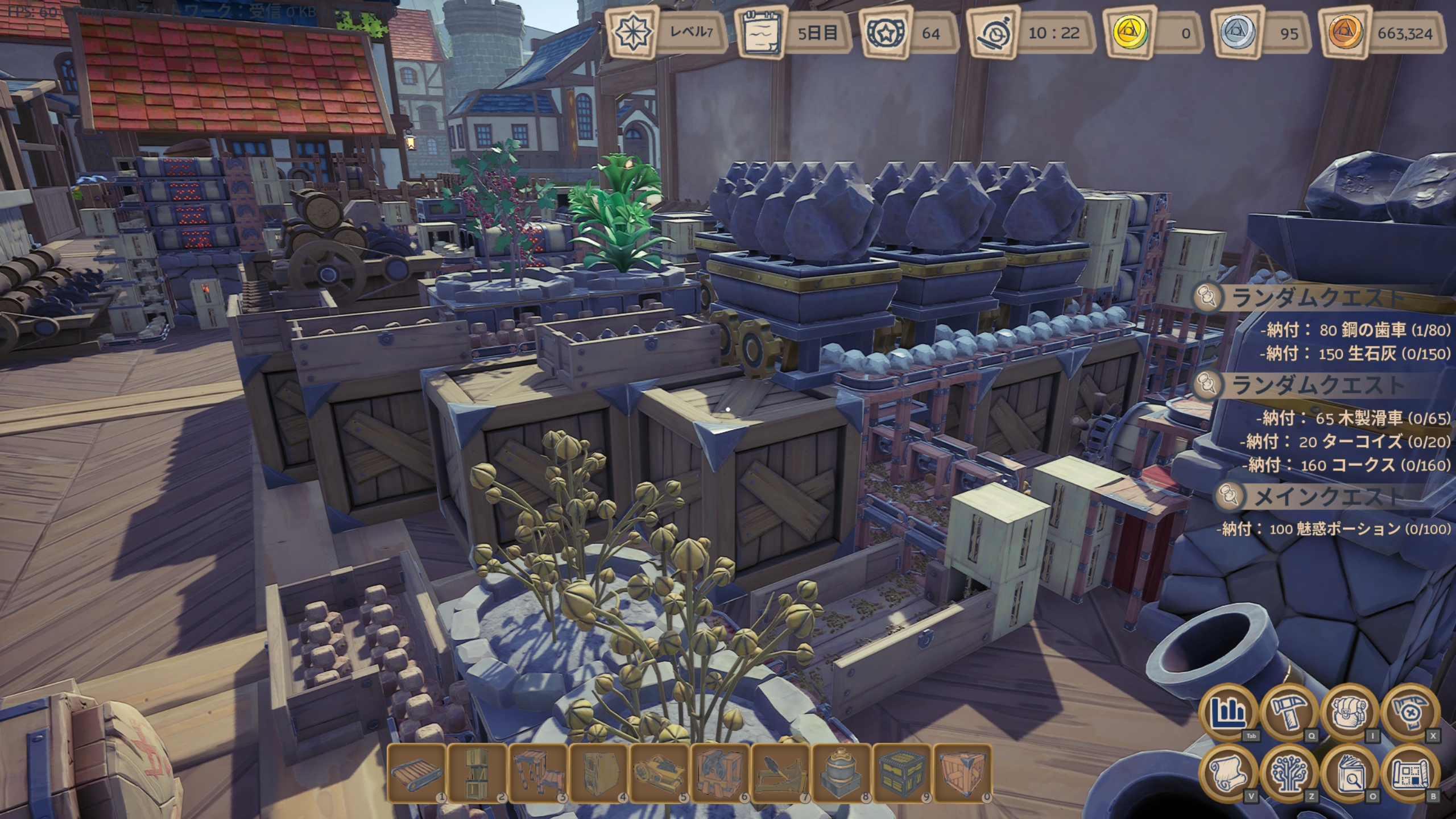Viewport: 1456px width, 819px height.
Task: Select the wooden scaffold supports hotbar slot
Action: click(x=538, y=773)
